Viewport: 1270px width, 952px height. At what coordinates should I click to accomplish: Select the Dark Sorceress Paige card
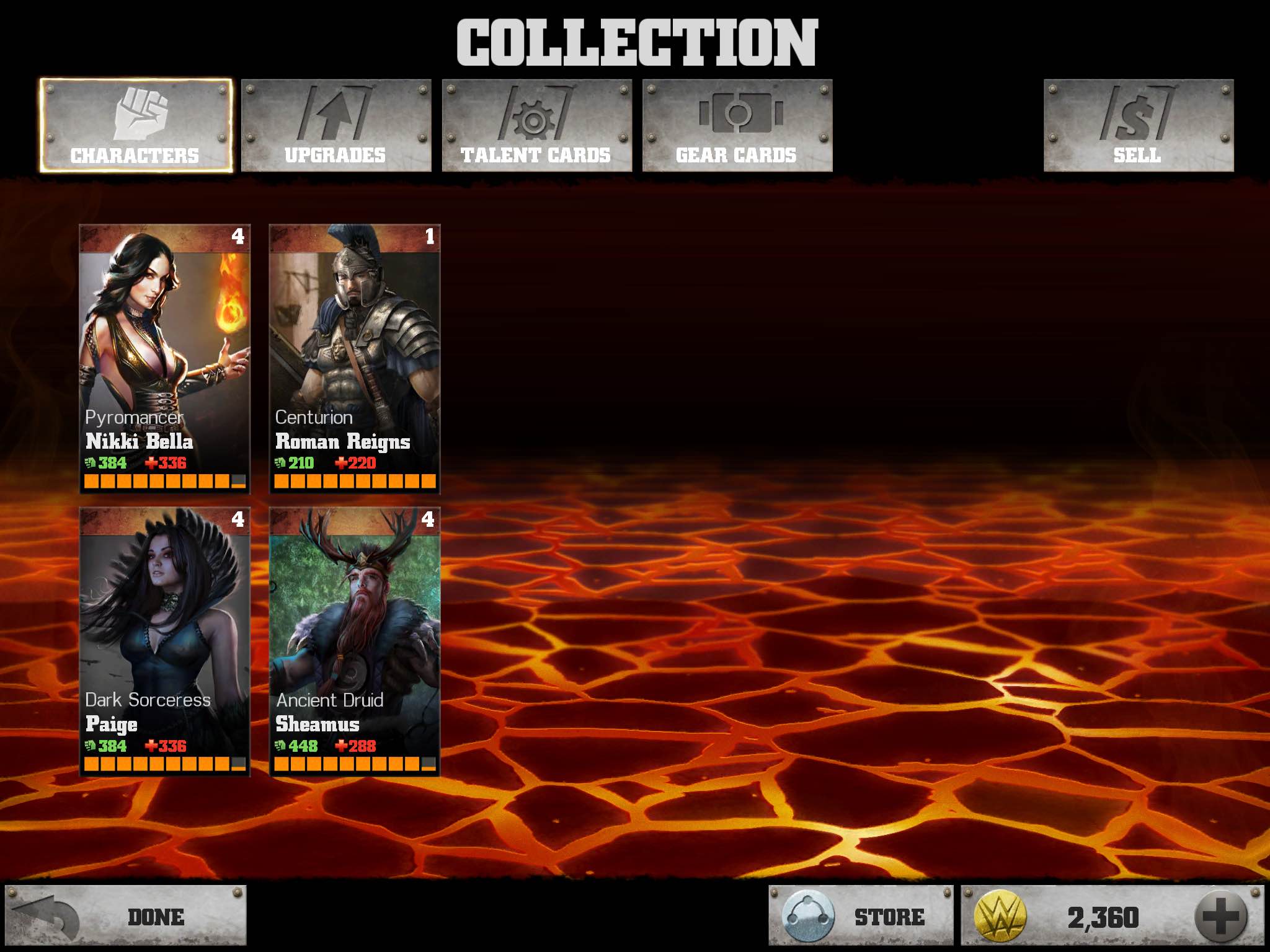click(x=165, y=641)
